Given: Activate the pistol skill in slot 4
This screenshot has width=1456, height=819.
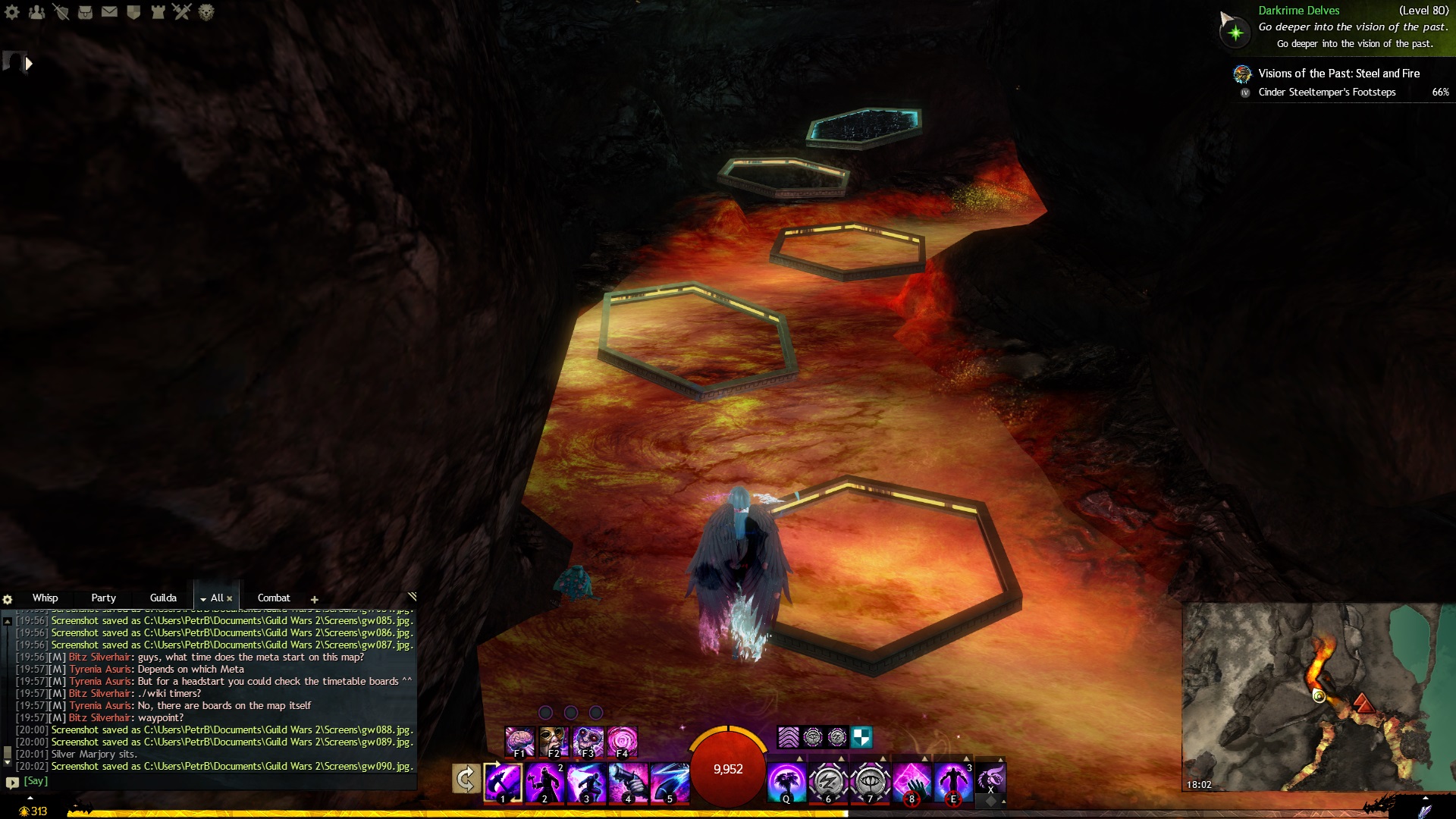Looking at the screenshot, I should pyautogui.click(x=628, y=782).
